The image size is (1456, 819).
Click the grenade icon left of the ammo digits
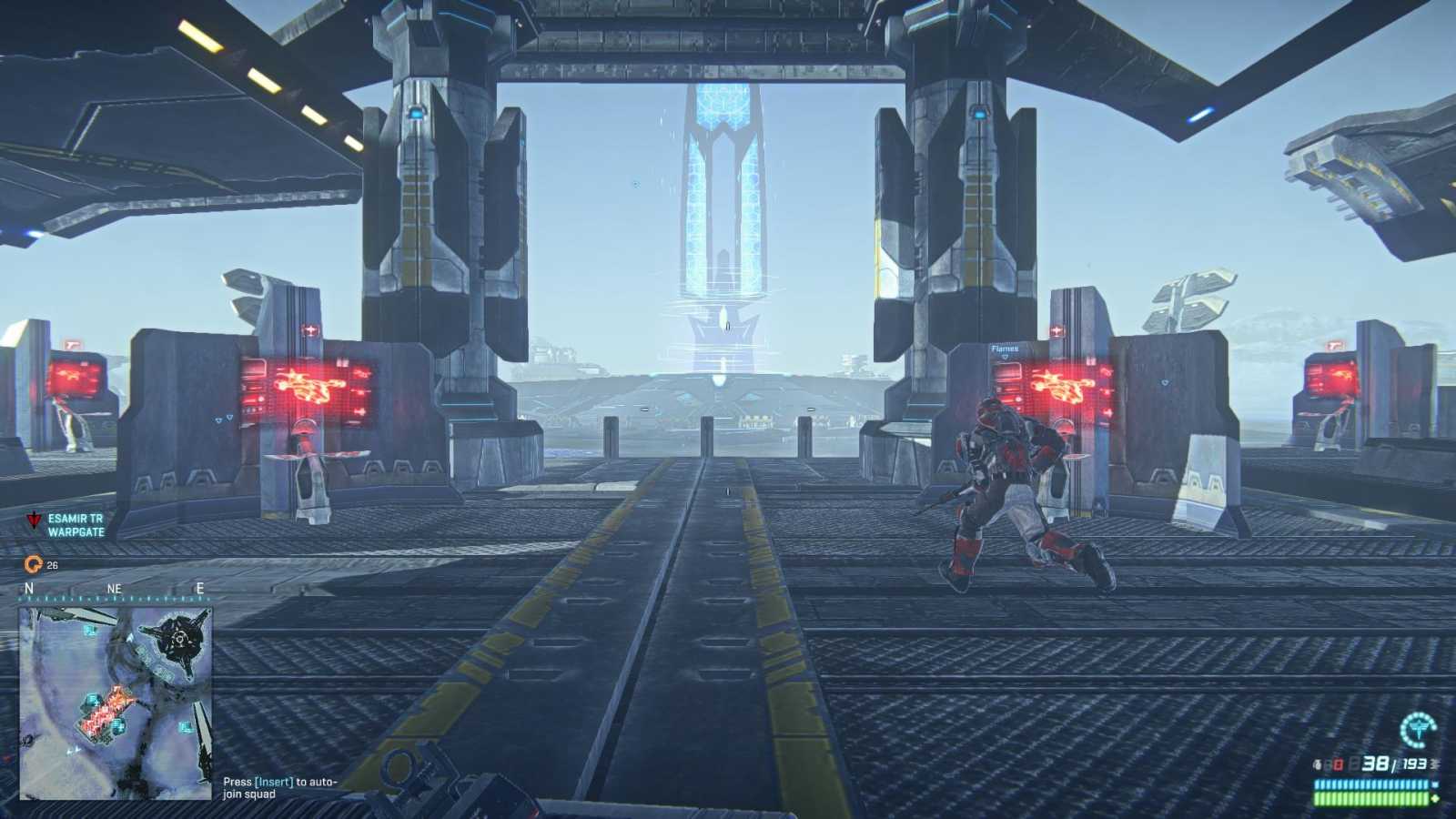click(x=1317, y=763)
